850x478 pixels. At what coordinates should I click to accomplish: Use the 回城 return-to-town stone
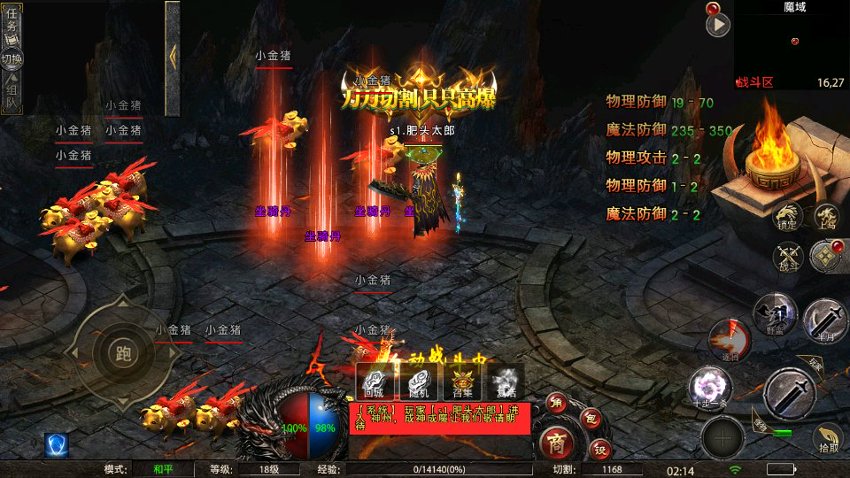374,381
